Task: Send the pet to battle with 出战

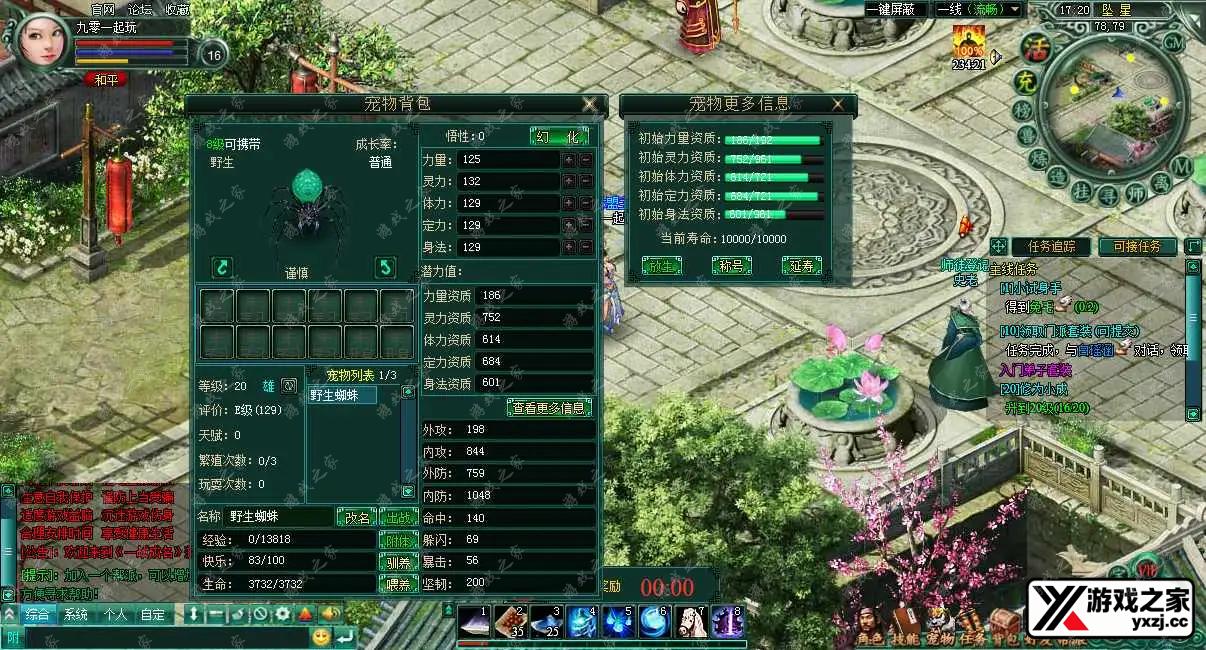Action: (398, 517)
